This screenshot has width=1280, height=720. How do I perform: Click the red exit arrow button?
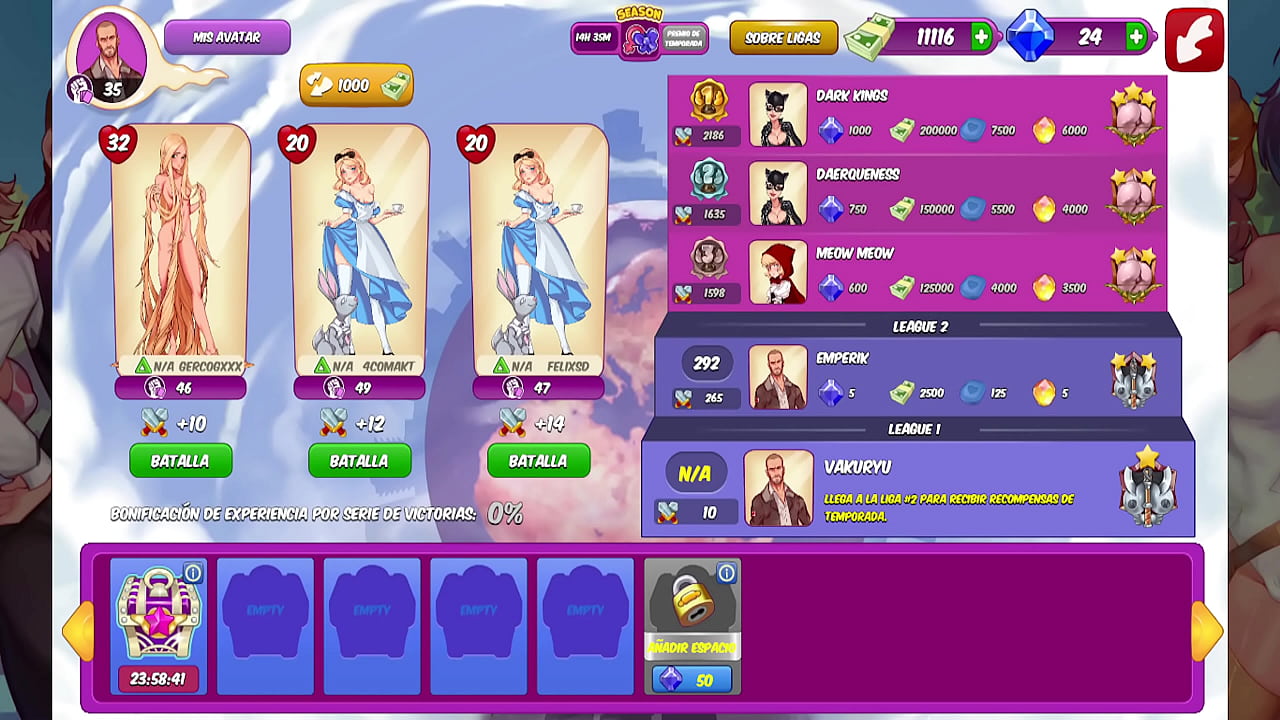tap(1194, 40)
